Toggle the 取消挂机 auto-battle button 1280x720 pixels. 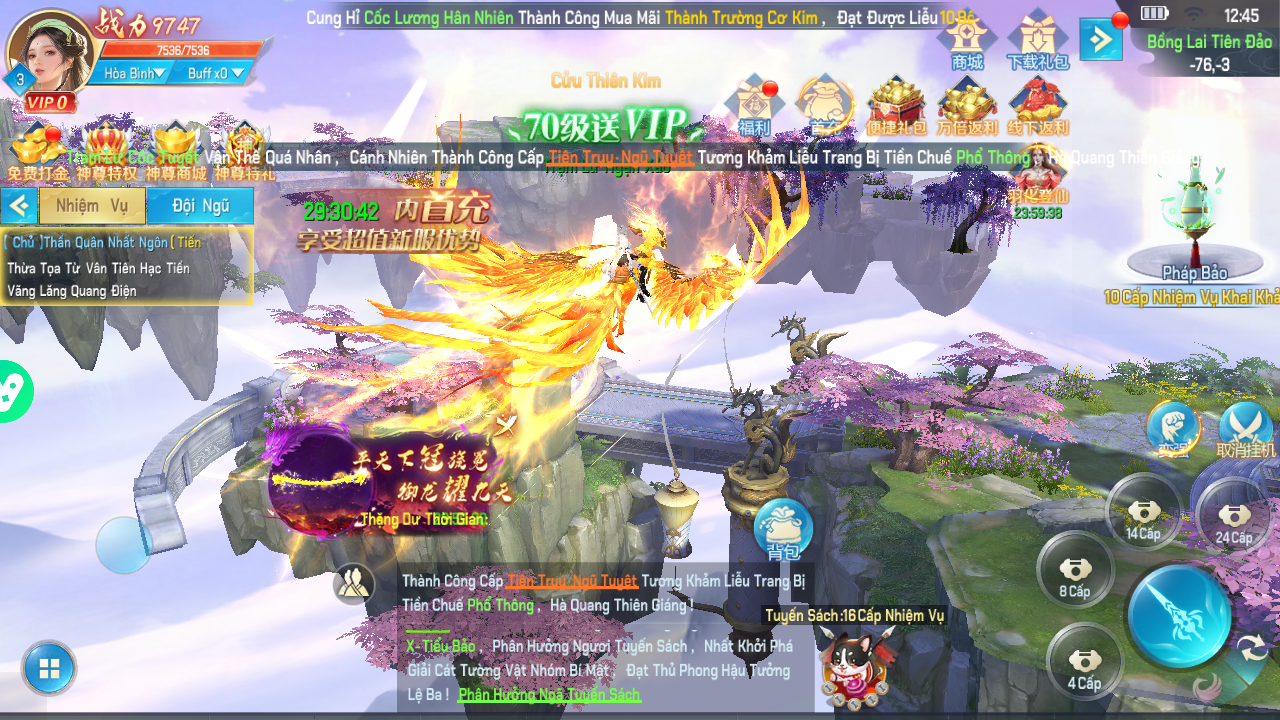[x=1245, y=430]
